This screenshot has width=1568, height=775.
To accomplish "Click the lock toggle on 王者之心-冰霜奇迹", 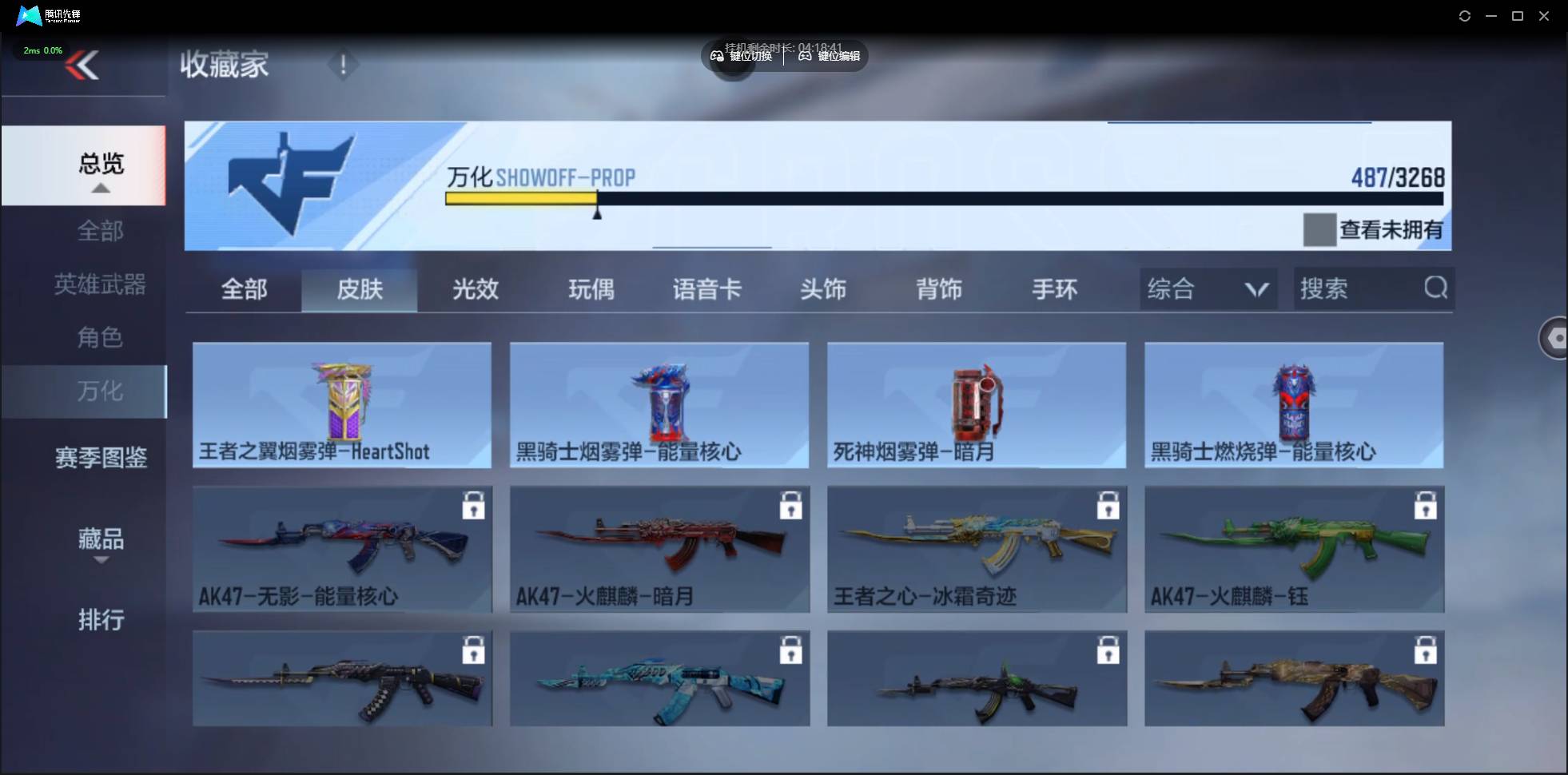I will point(1107,504).
